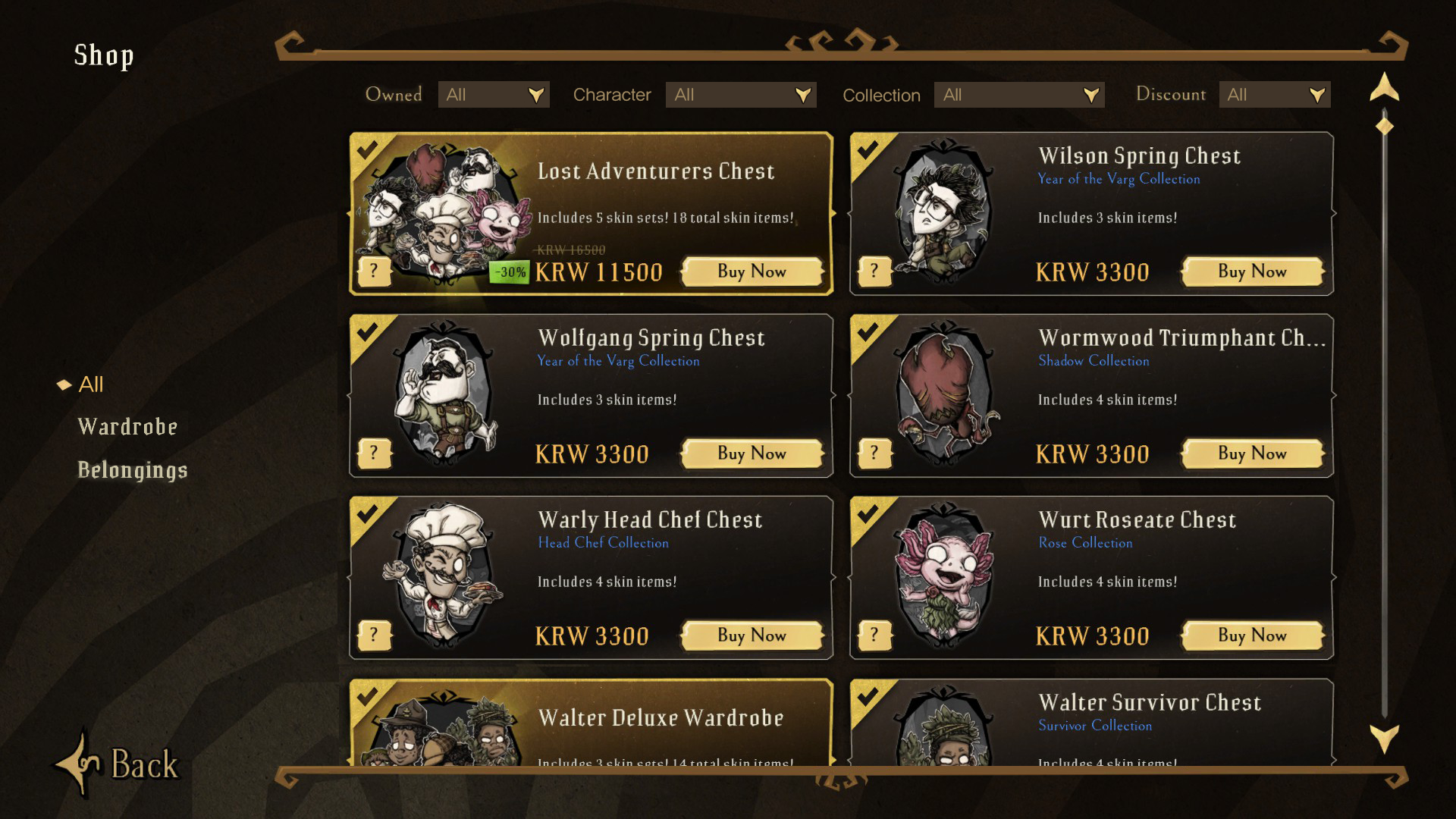Select the All category in the sidebar
Viewport: 1456px width, 819px height.
(92, 384)
